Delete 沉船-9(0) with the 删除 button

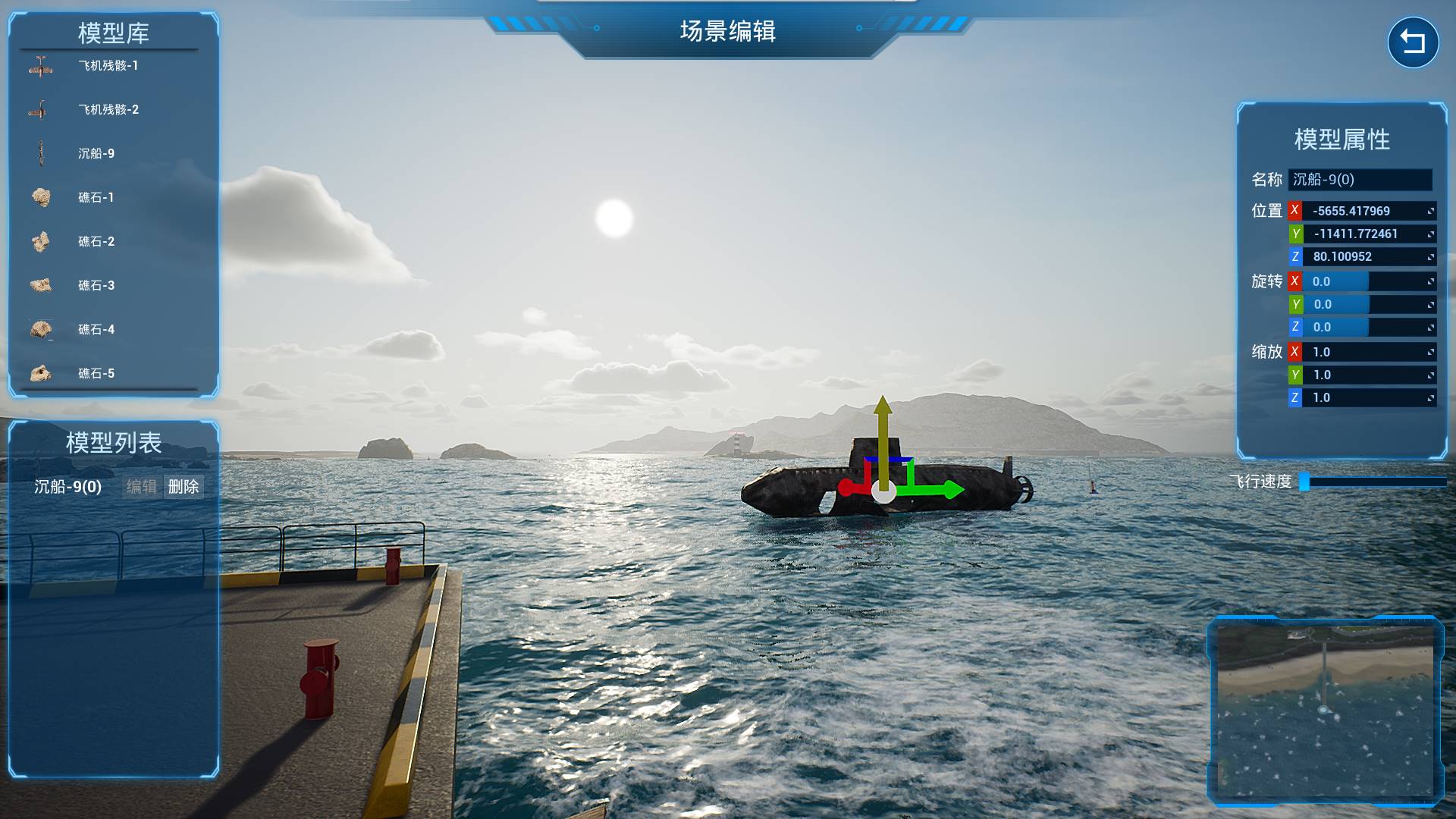184,487
